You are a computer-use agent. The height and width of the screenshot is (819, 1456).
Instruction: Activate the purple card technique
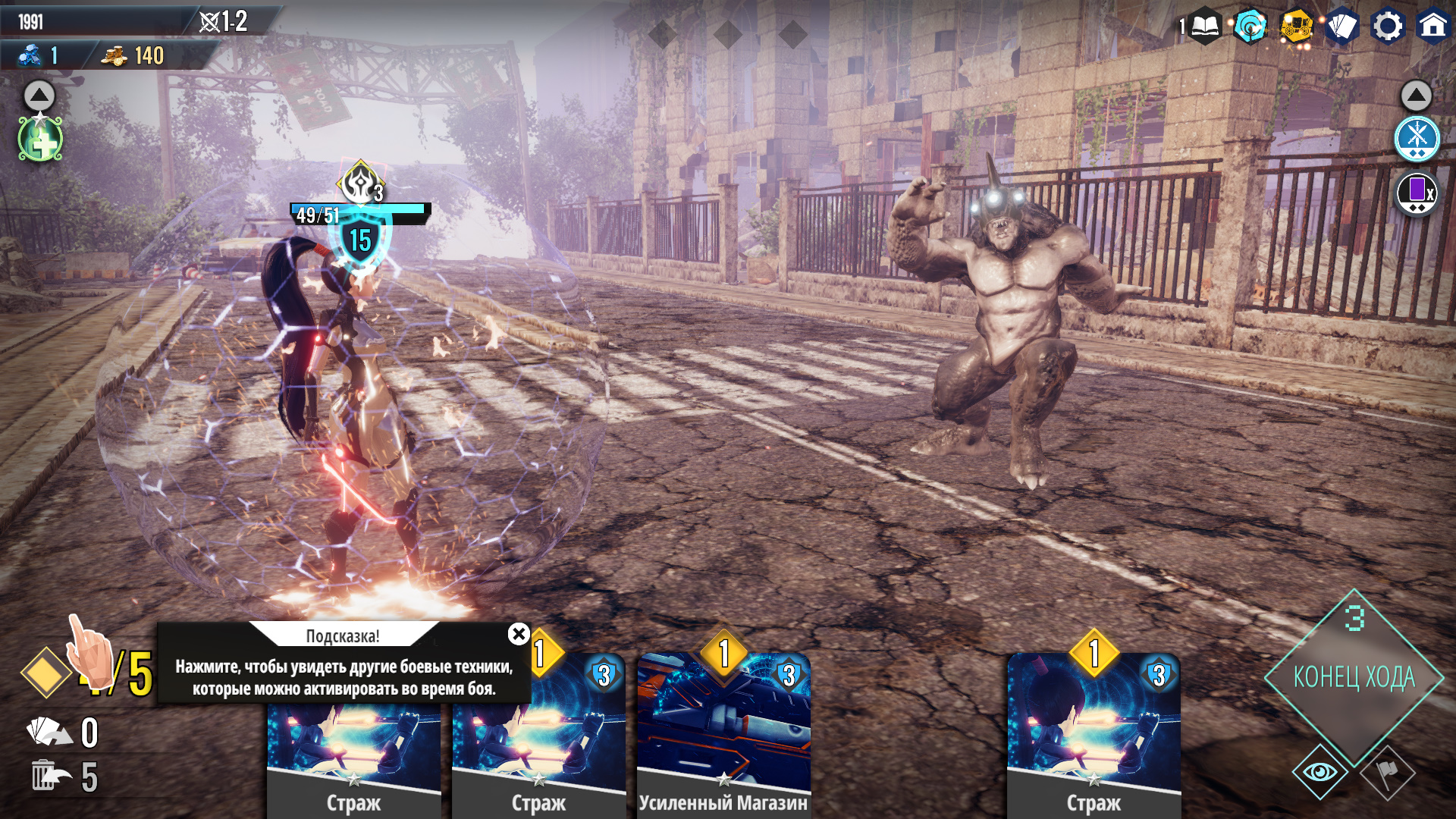(x=1417, y=193)
